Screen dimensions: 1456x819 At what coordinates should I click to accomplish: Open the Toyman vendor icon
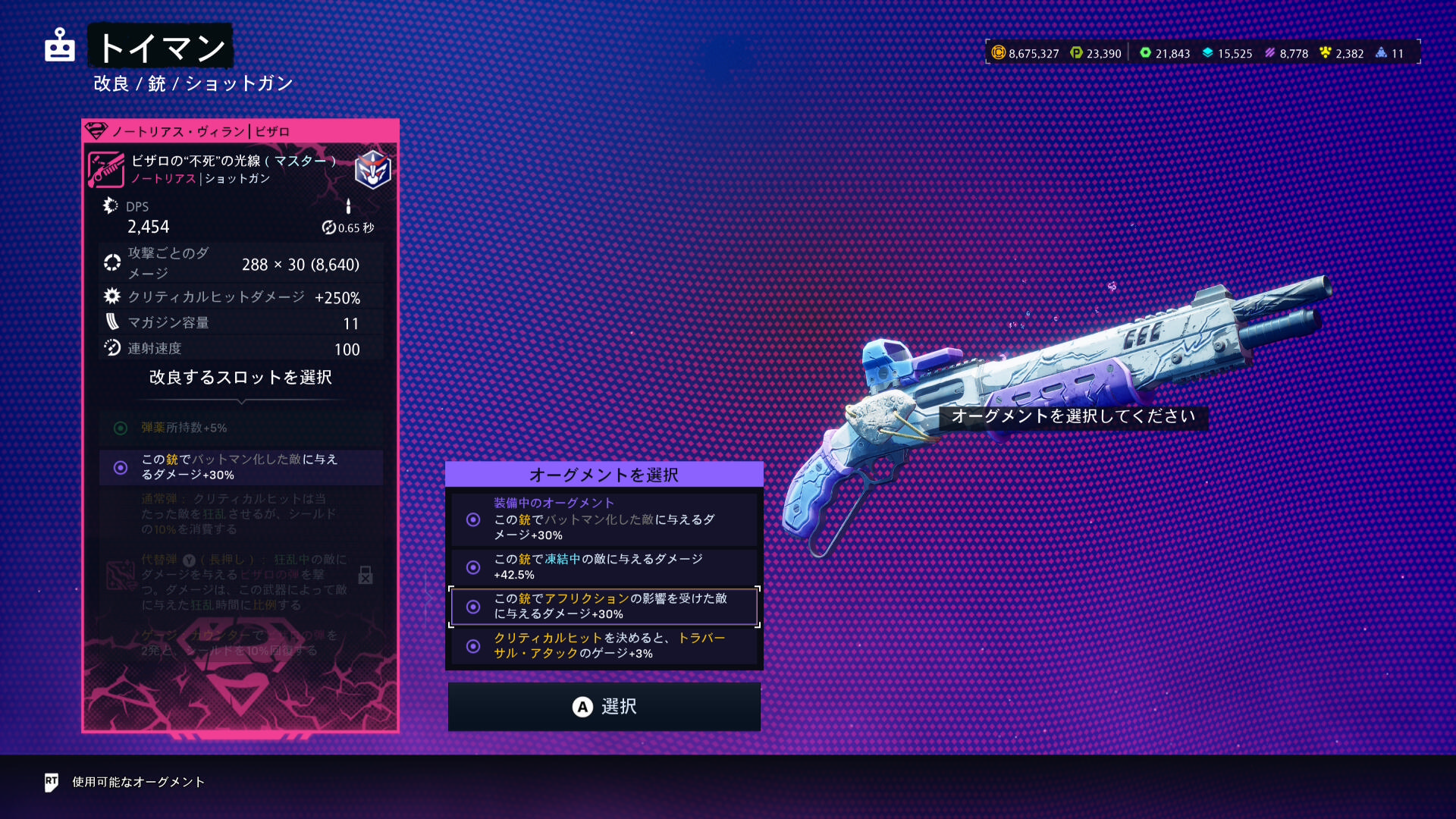click(x=60, y=45)
